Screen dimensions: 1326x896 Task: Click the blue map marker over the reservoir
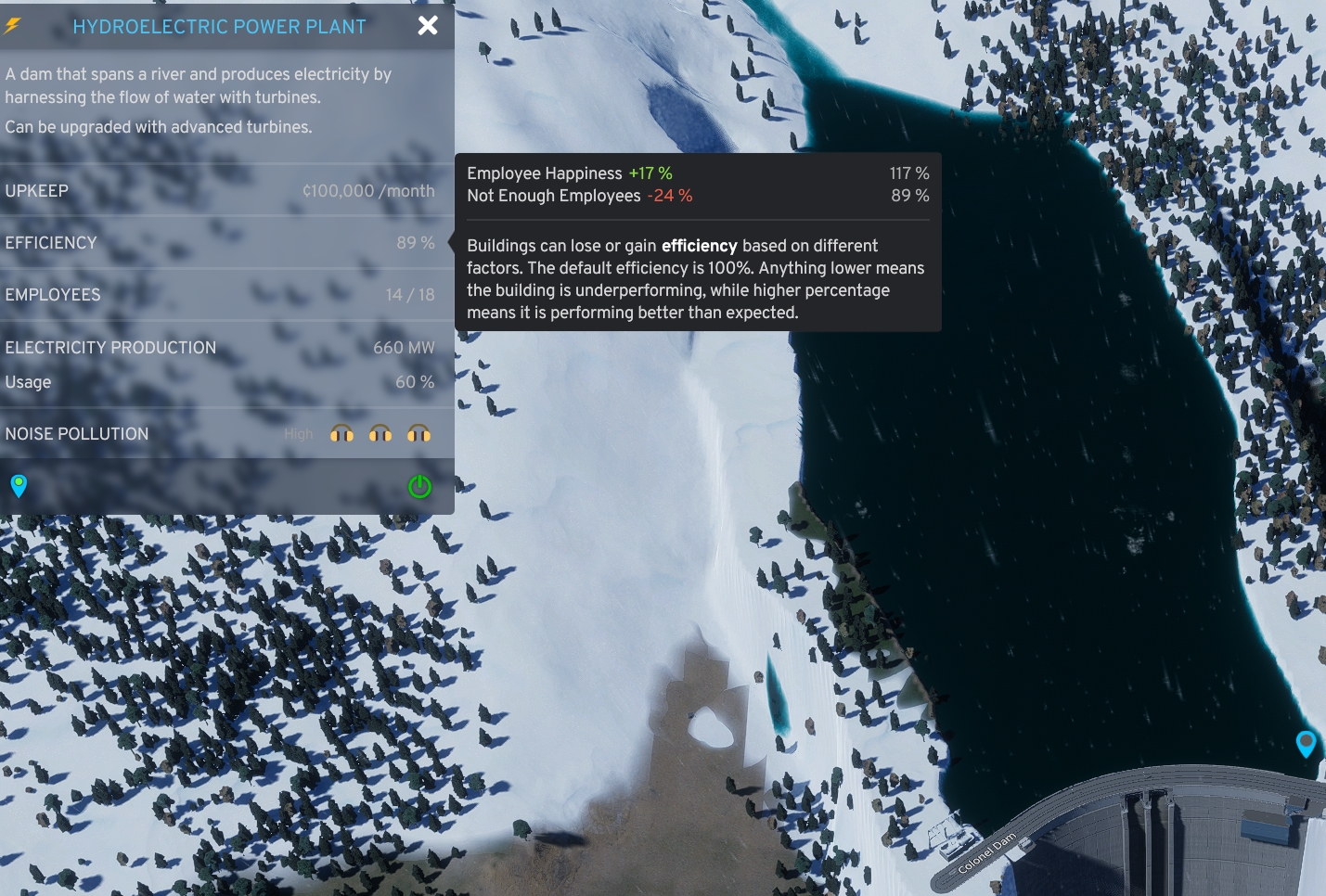pyautogui.click(x=1306, y=744)
